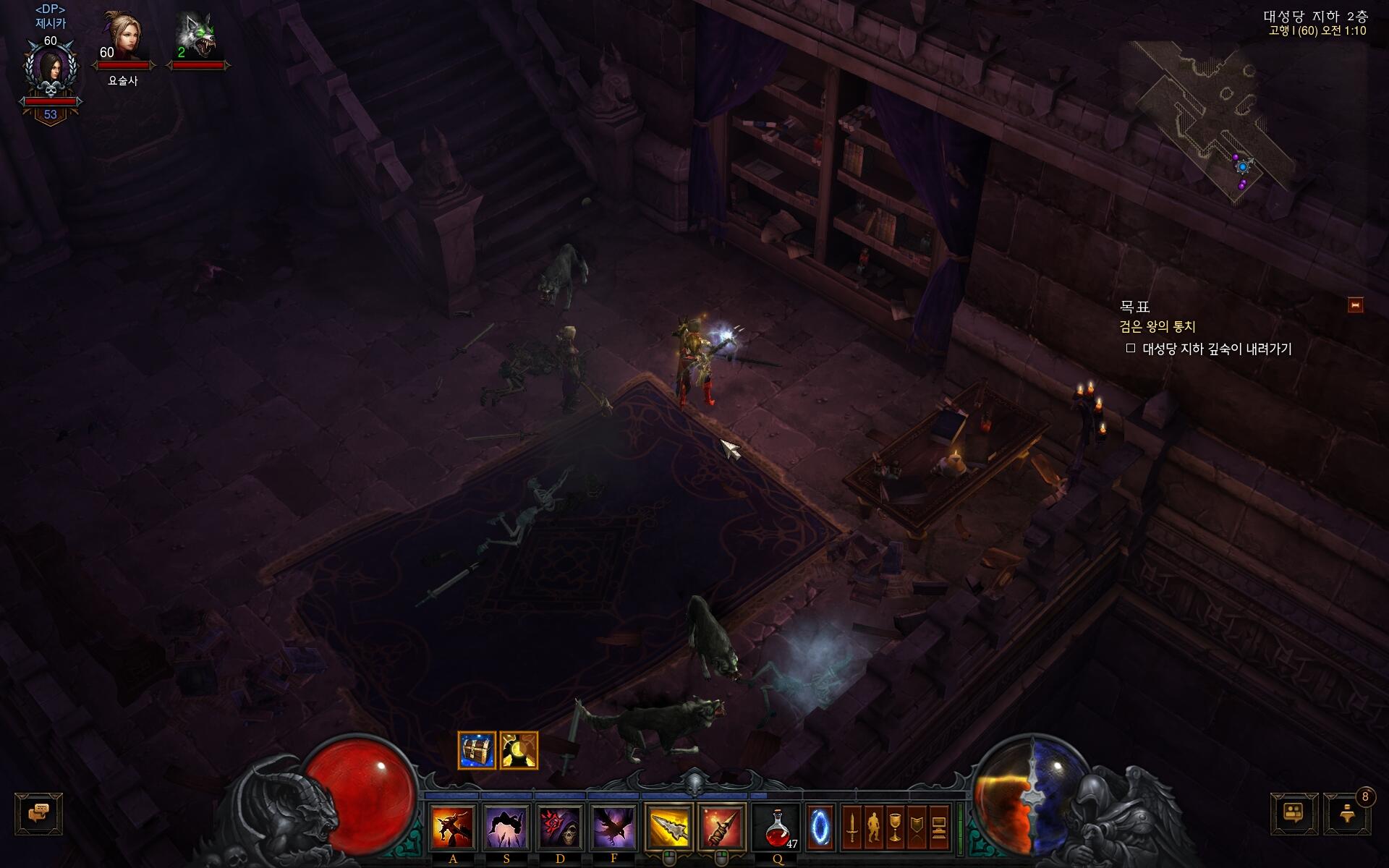Viewport: 1389px width, 868px height.
Task: Open the golden goblet menu button
Action: point(895,827)
